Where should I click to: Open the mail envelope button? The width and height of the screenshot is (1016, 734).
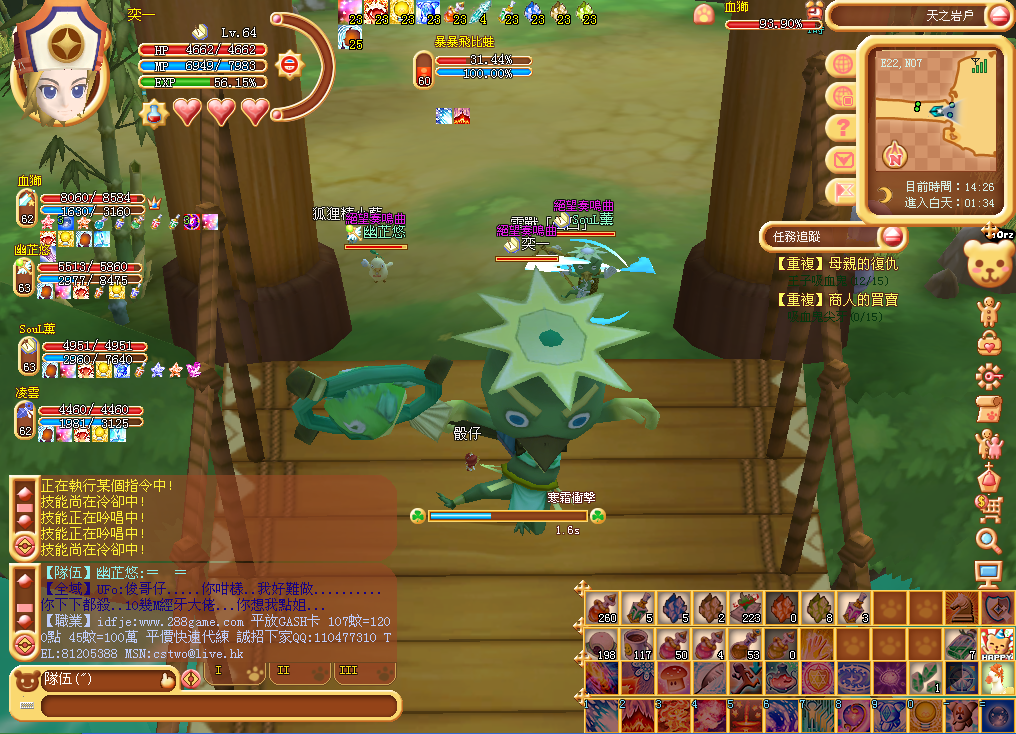(843, 160)
